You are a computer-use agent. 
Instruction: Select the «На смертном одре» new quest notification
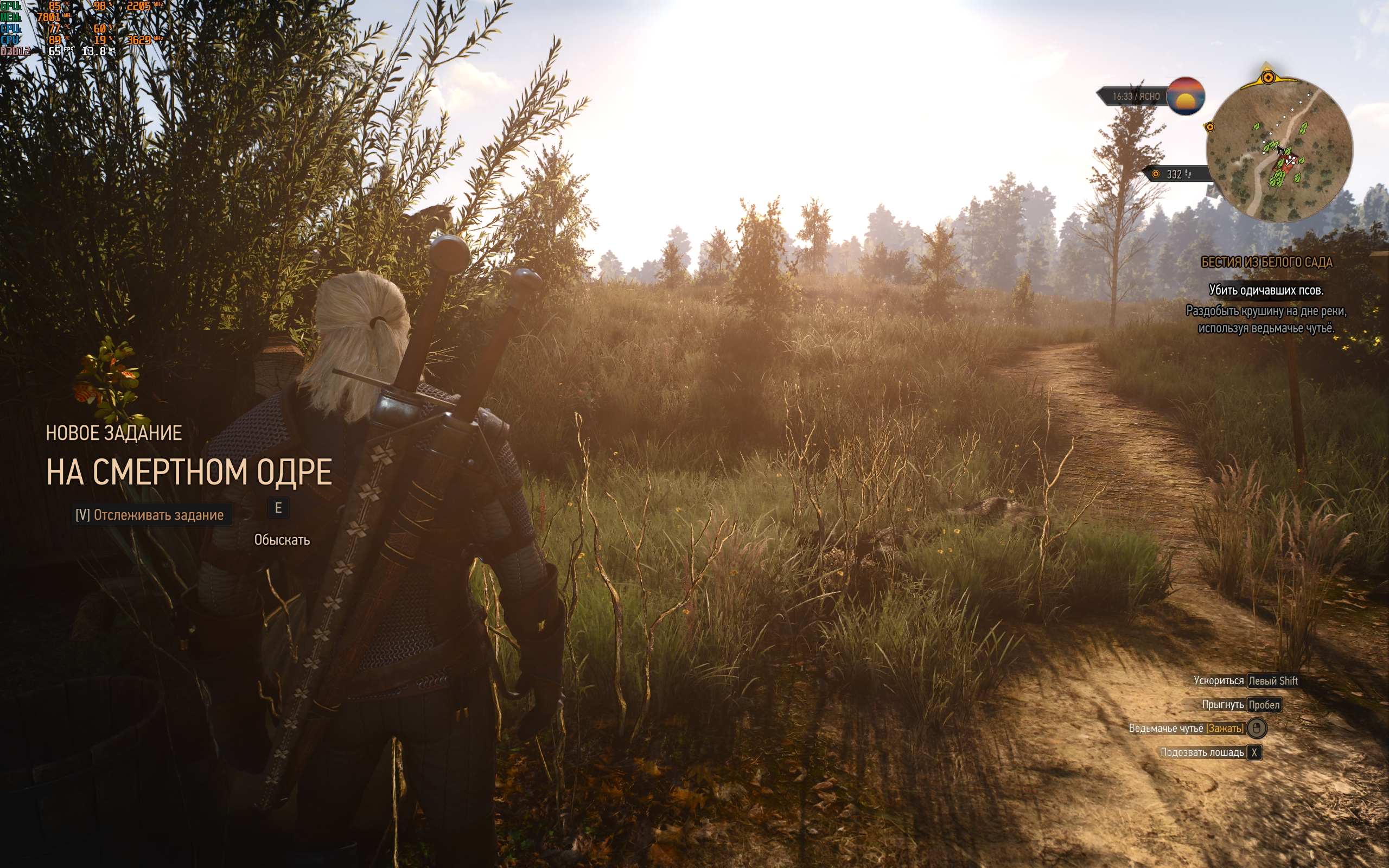[x=189, y=472]
